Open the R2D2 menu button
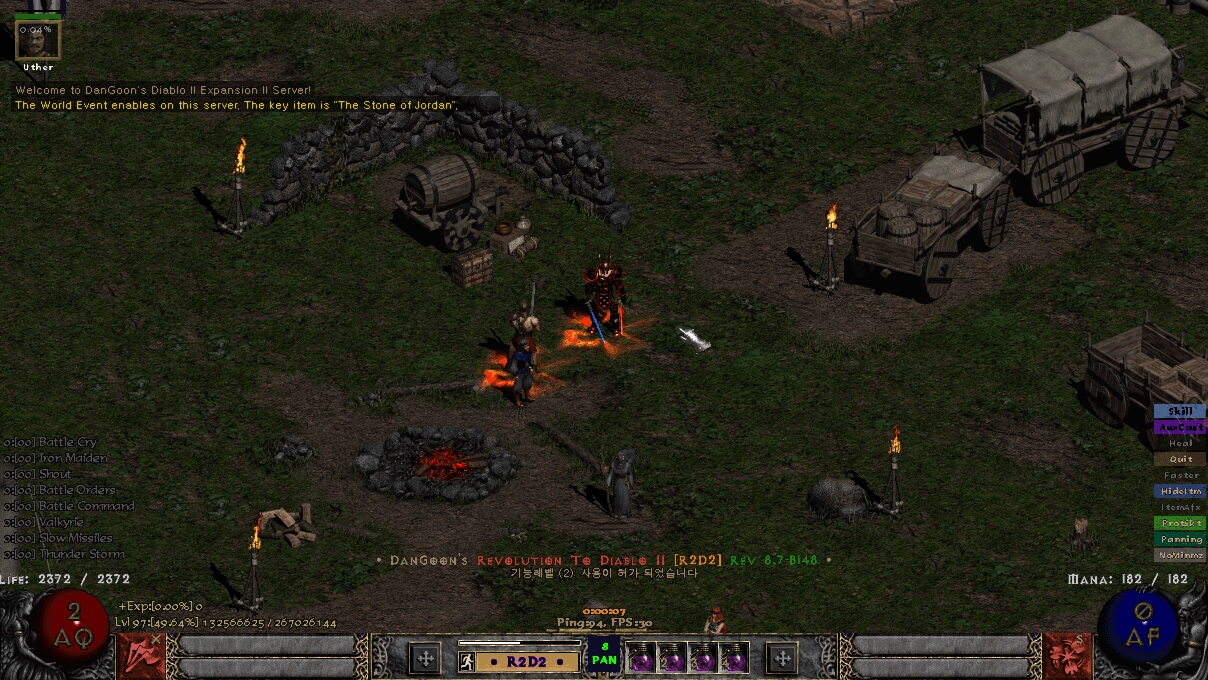 click(527, 661)
